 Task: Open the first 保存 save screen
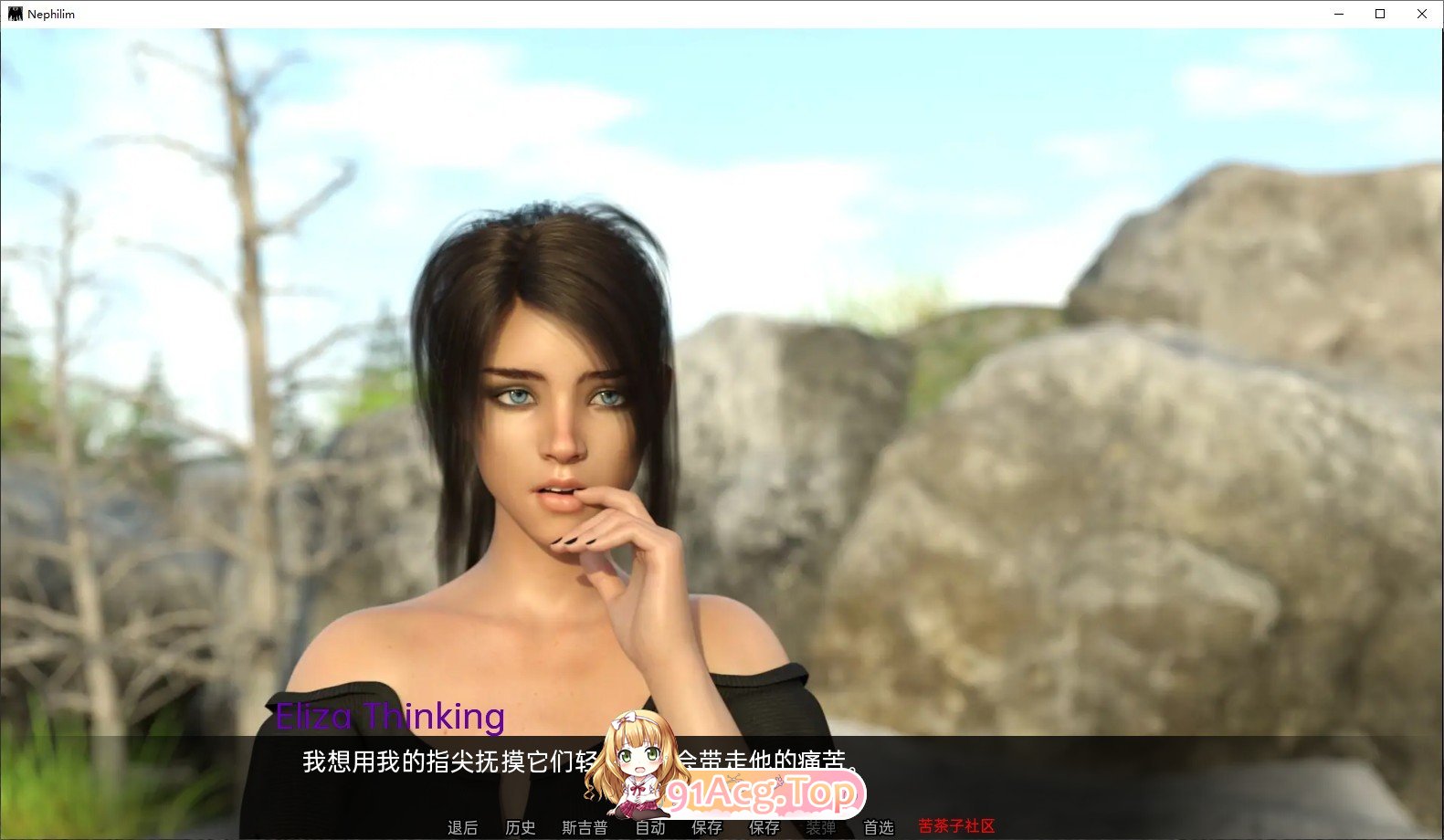click(708, 827)
